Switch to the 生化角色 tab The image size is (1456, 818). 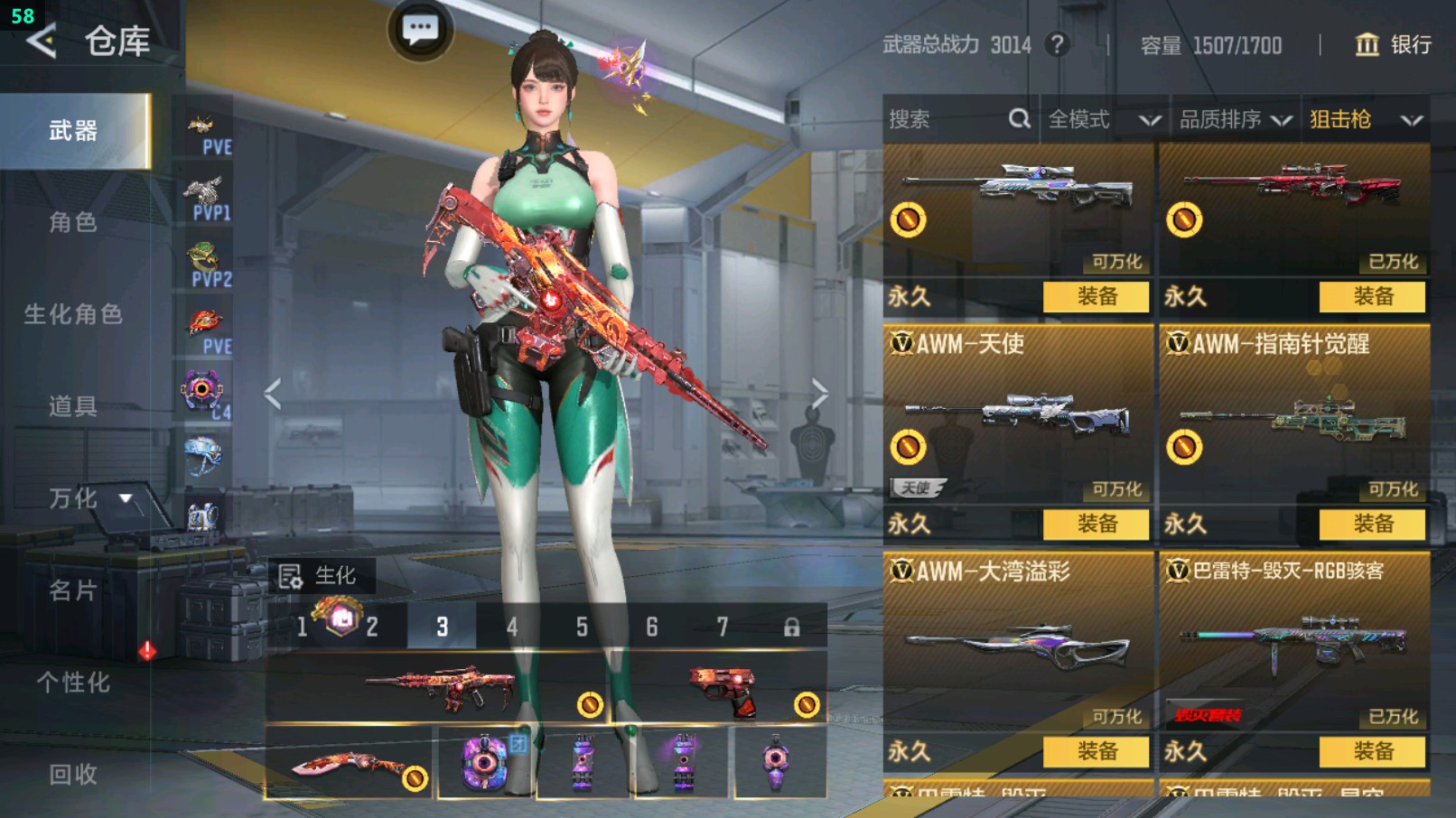(x=73, y=314)
